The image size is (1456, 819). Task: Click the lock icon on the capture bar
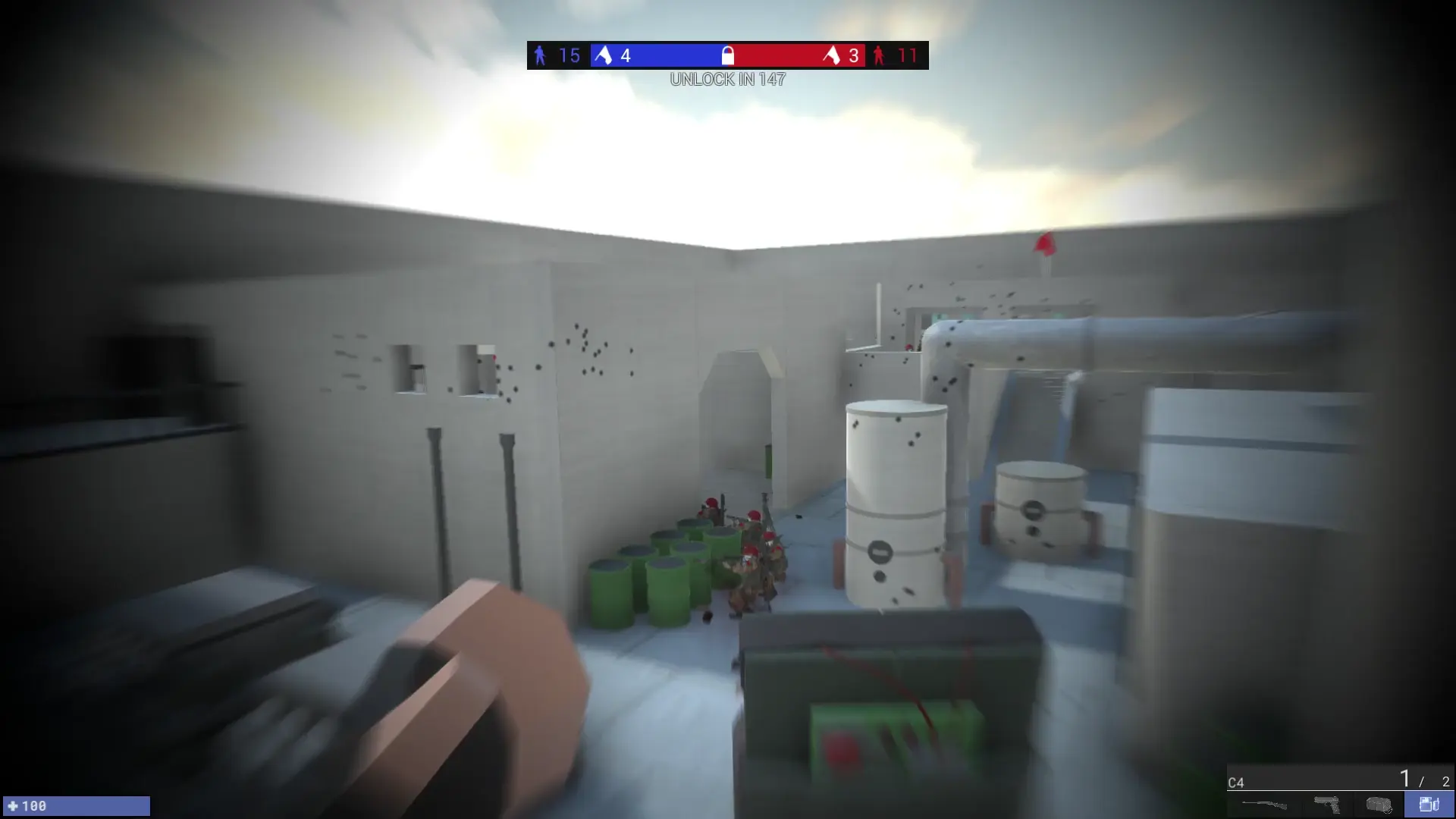(726, 55)
